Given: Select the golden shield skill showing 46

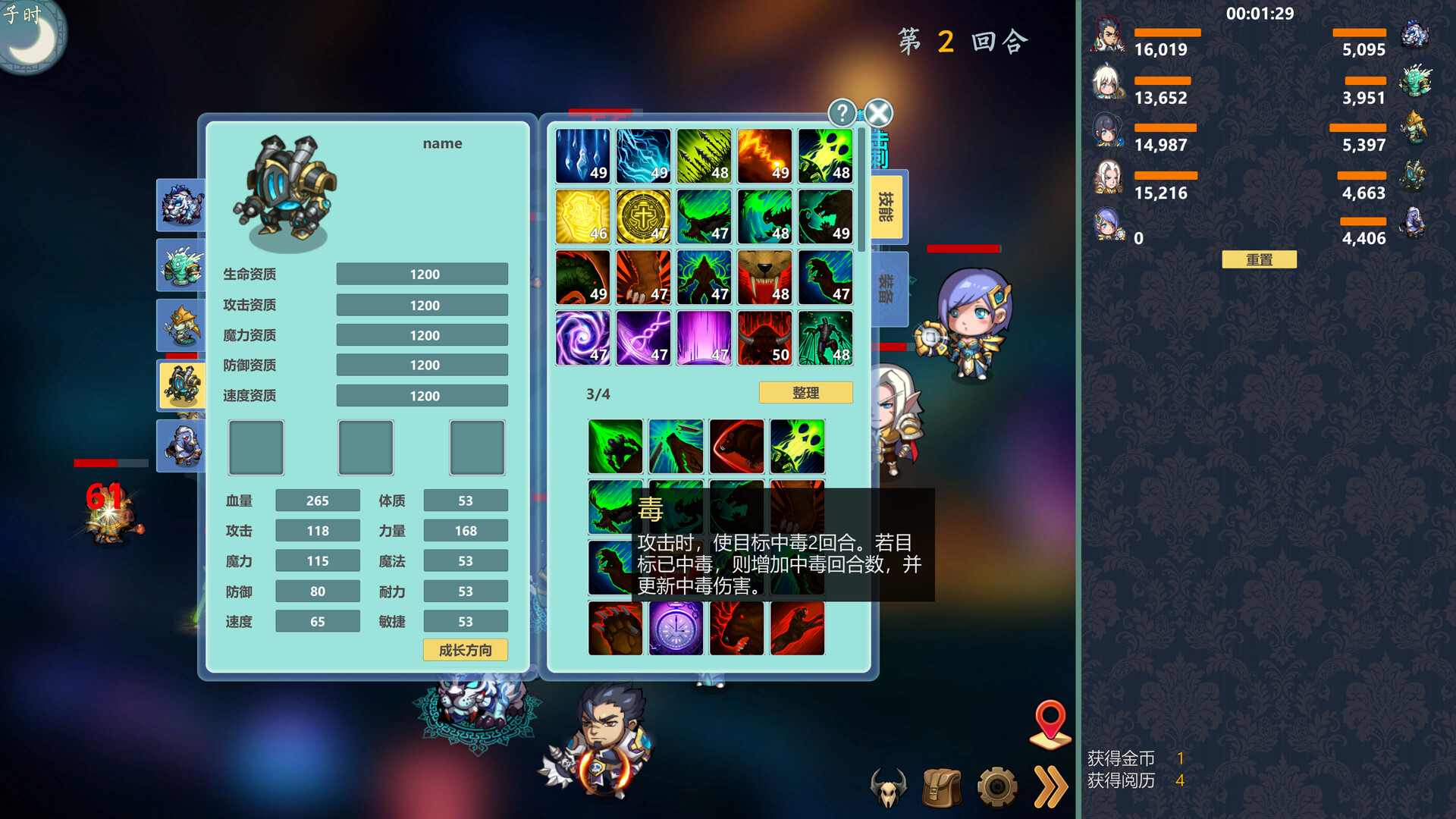Looking at the screenshot, I should point(582,216).
